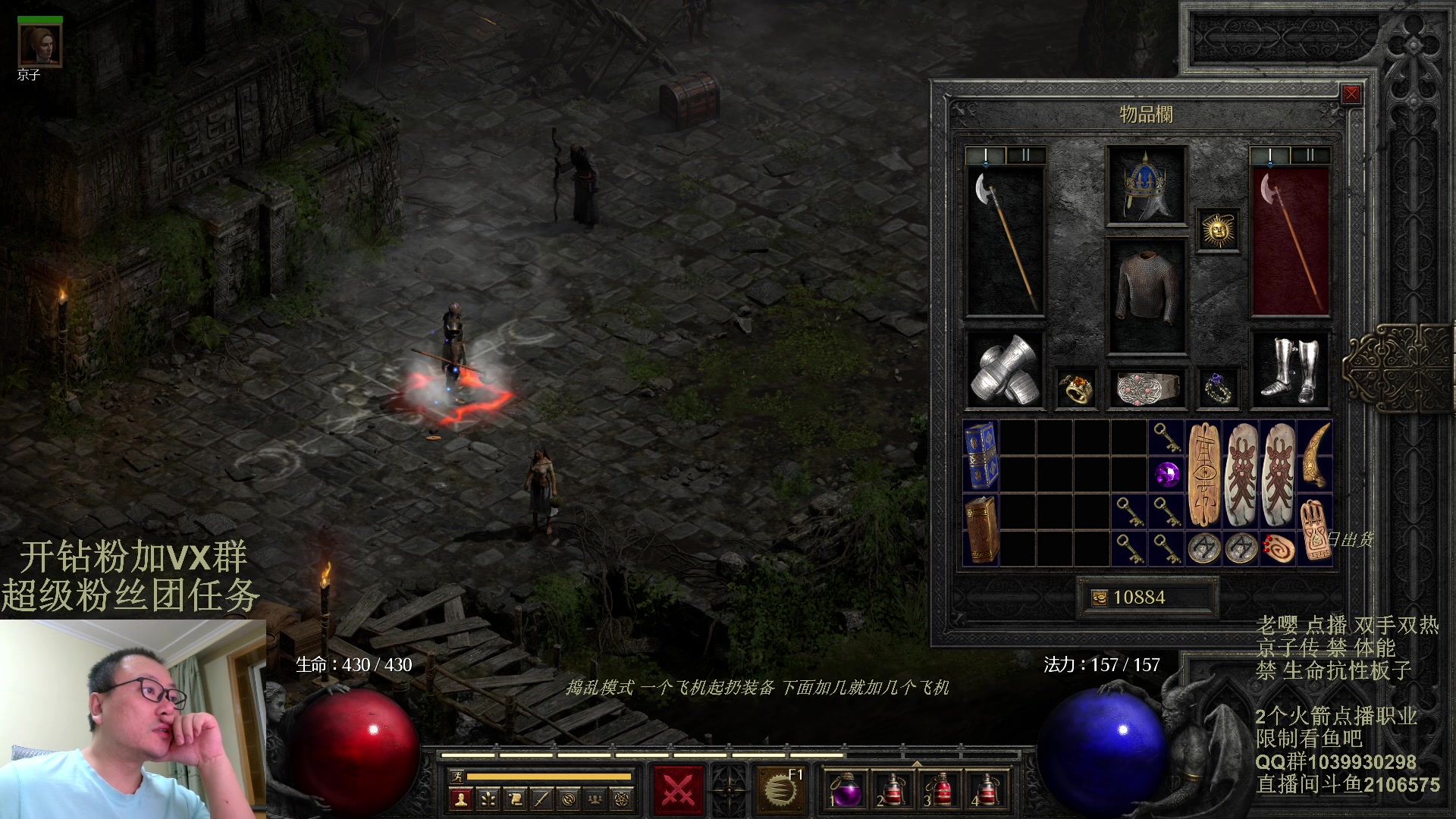This screenshot has width=1456, height=819.
Task: Open the character sheet mini-menu button
Action: pyautogui.click(x=460, y=799)
